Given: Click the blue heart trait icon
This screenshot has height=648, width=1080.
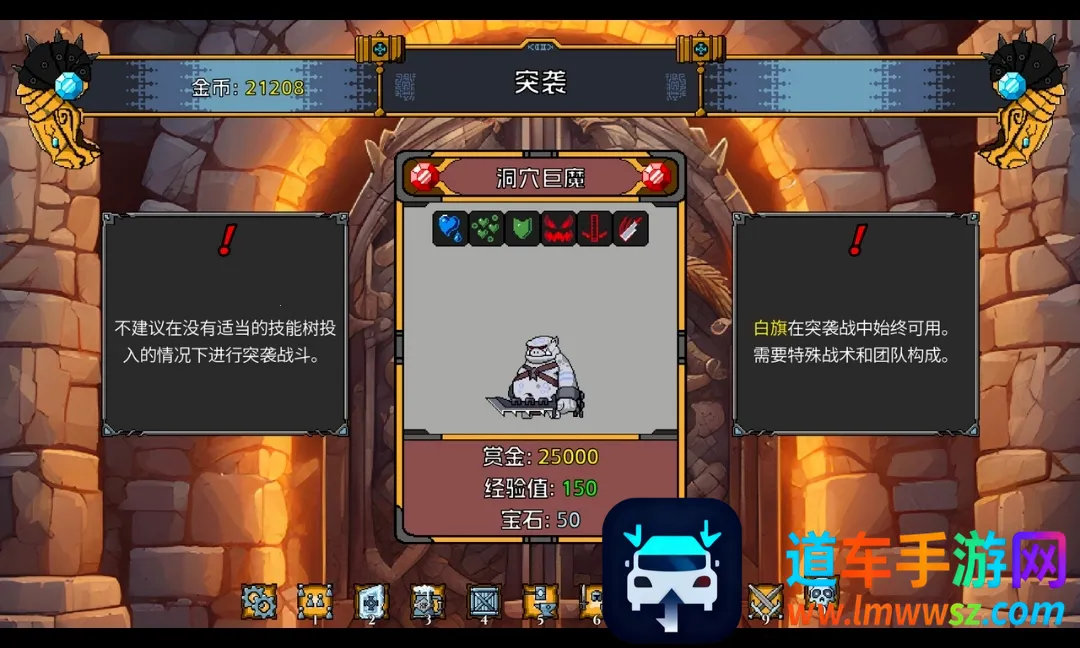Looking at the screenshot, I should (x=451, y=228).
